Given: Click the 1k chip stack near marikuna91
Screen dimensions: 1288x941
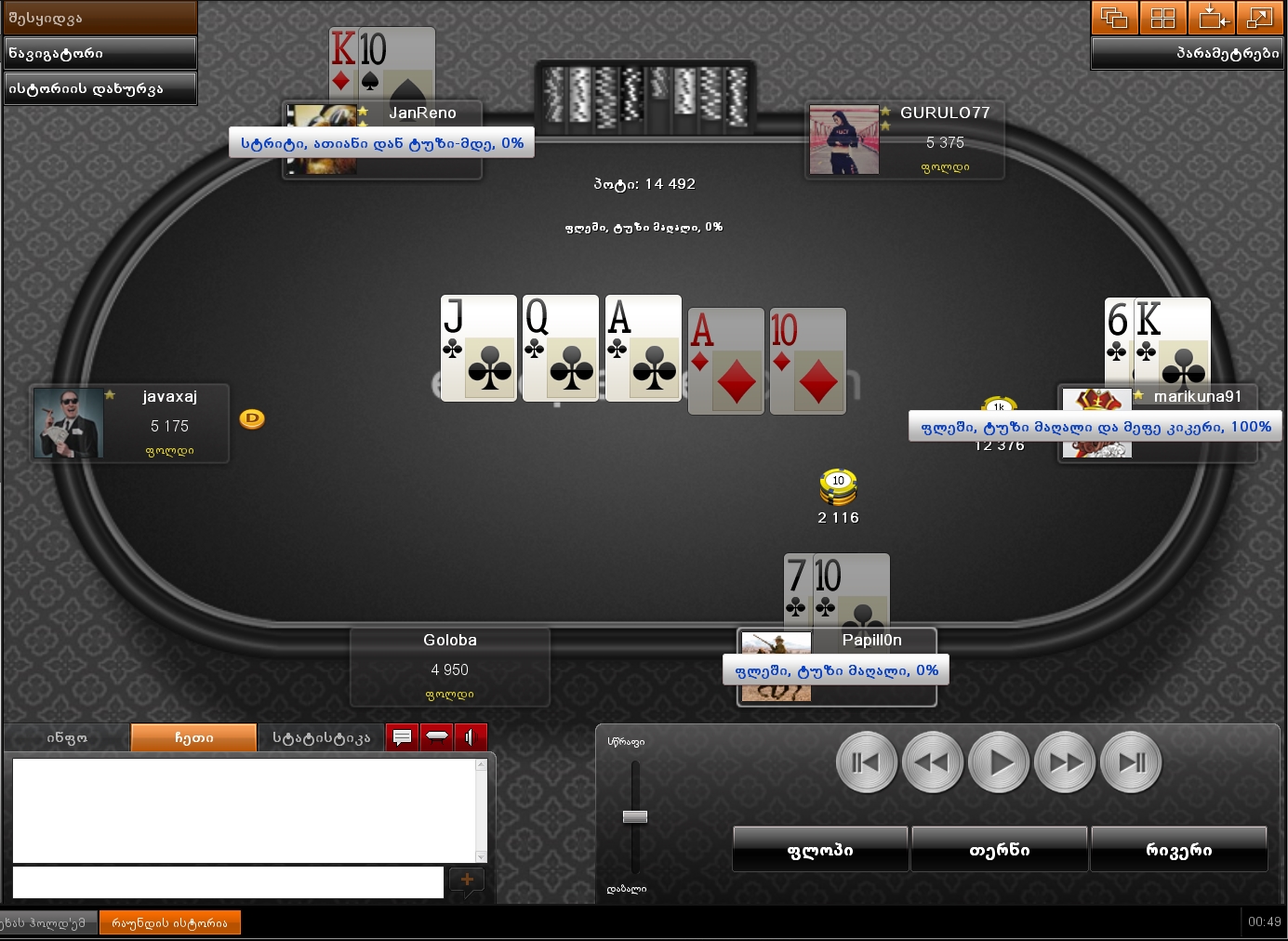Looking at the screenshot, I should [x=1000, y=406].
